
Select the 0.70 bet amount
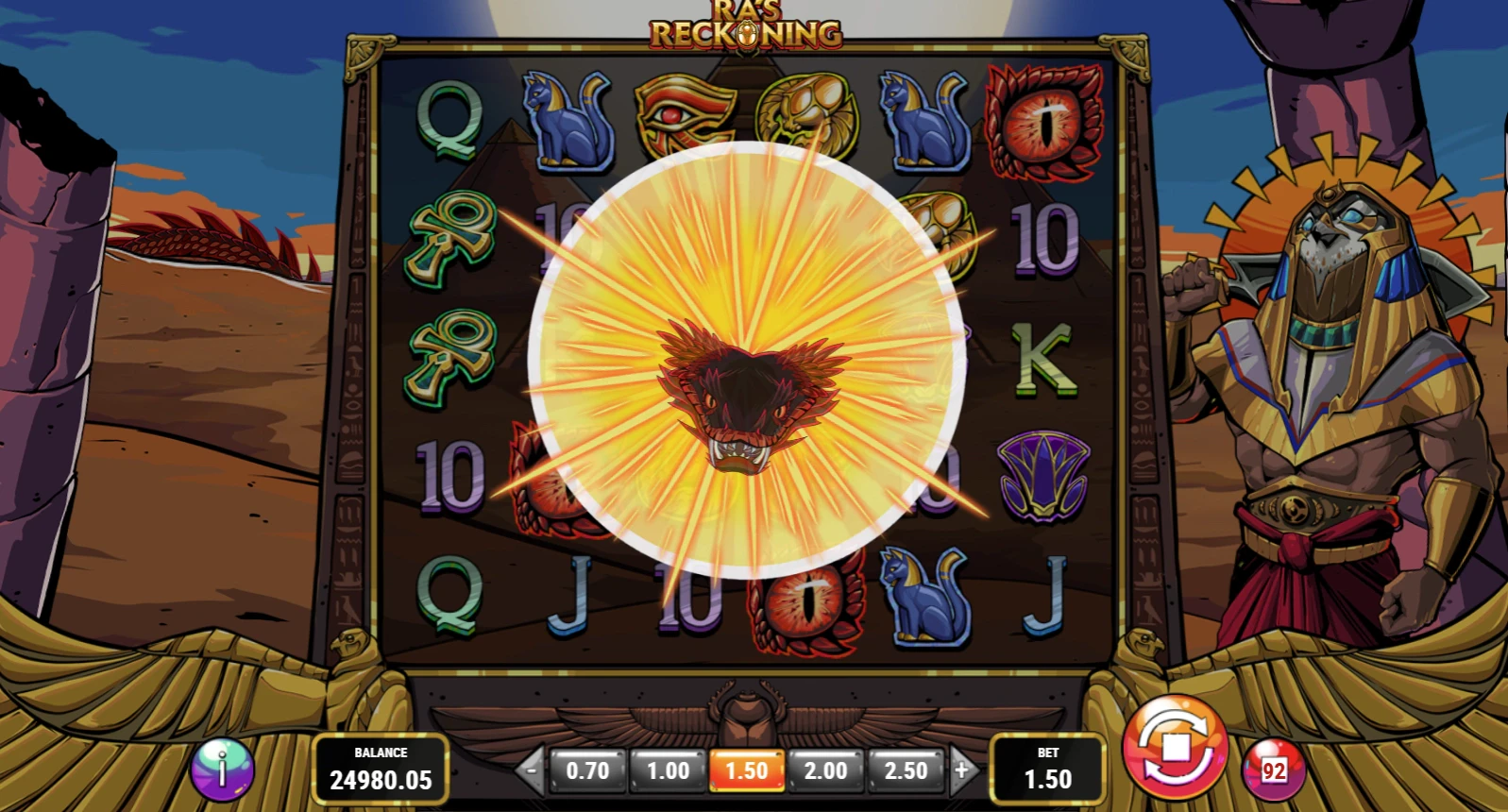587,769
